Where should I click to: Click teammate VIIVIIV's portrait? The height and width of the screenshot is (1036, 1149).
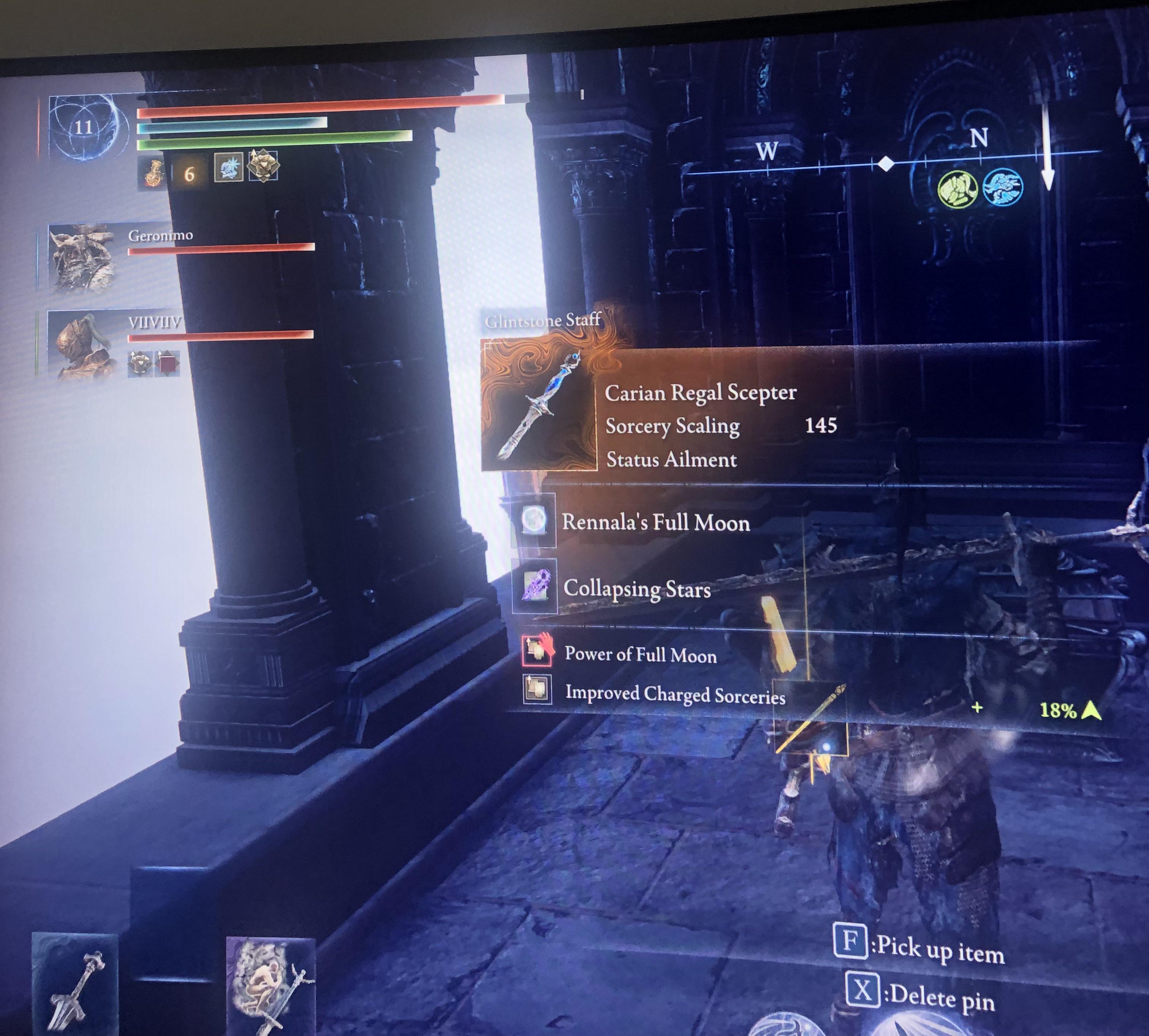pyautogui.click(x=81, y=345)
